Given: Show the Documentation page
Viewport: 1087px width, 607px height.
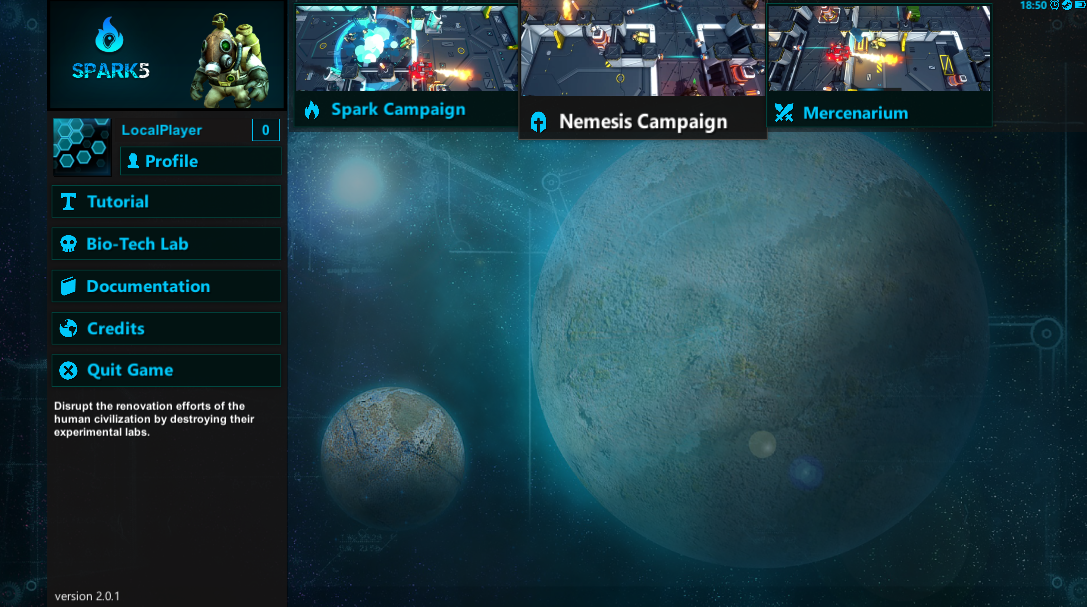Looking at the screenshot, I should pyautogui.click(x=166, y=286).
